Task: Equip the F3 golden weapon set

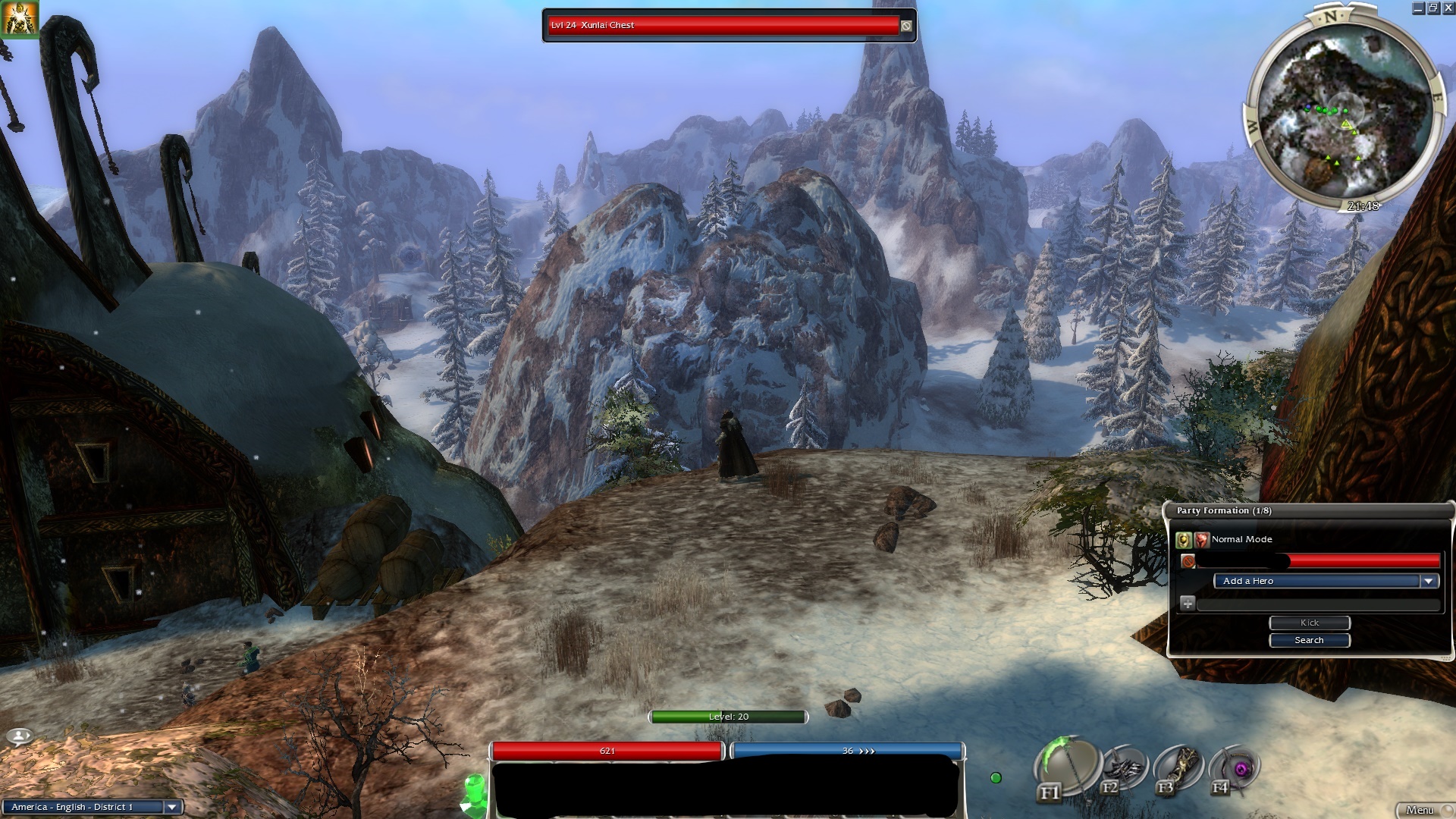Action: 1178,768
